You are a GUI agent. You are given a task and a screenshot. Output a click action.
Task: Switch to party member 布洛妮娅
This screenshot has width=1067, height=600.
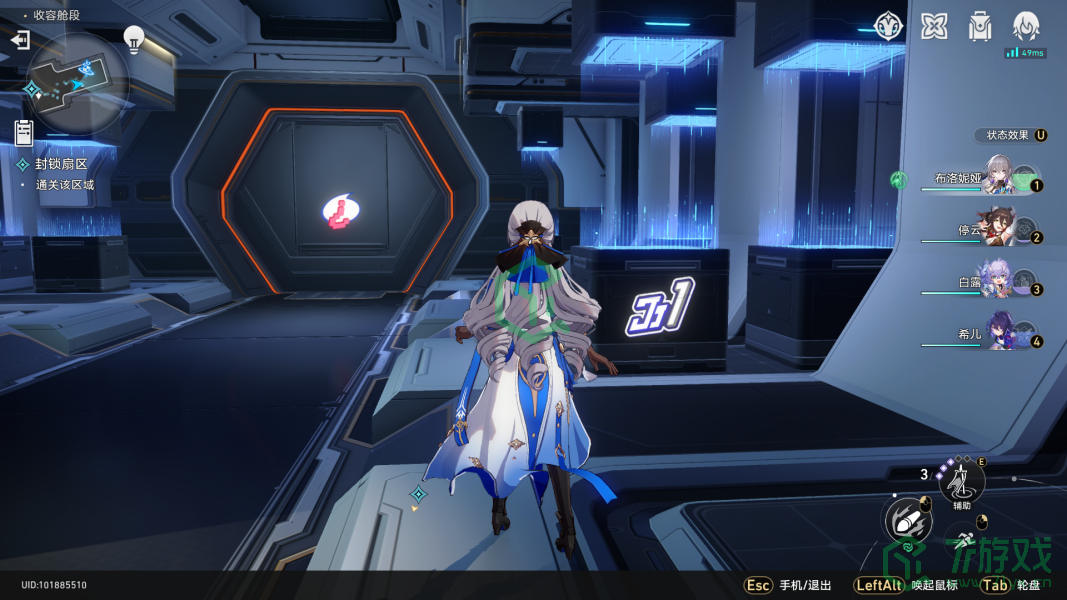[999, 178]
